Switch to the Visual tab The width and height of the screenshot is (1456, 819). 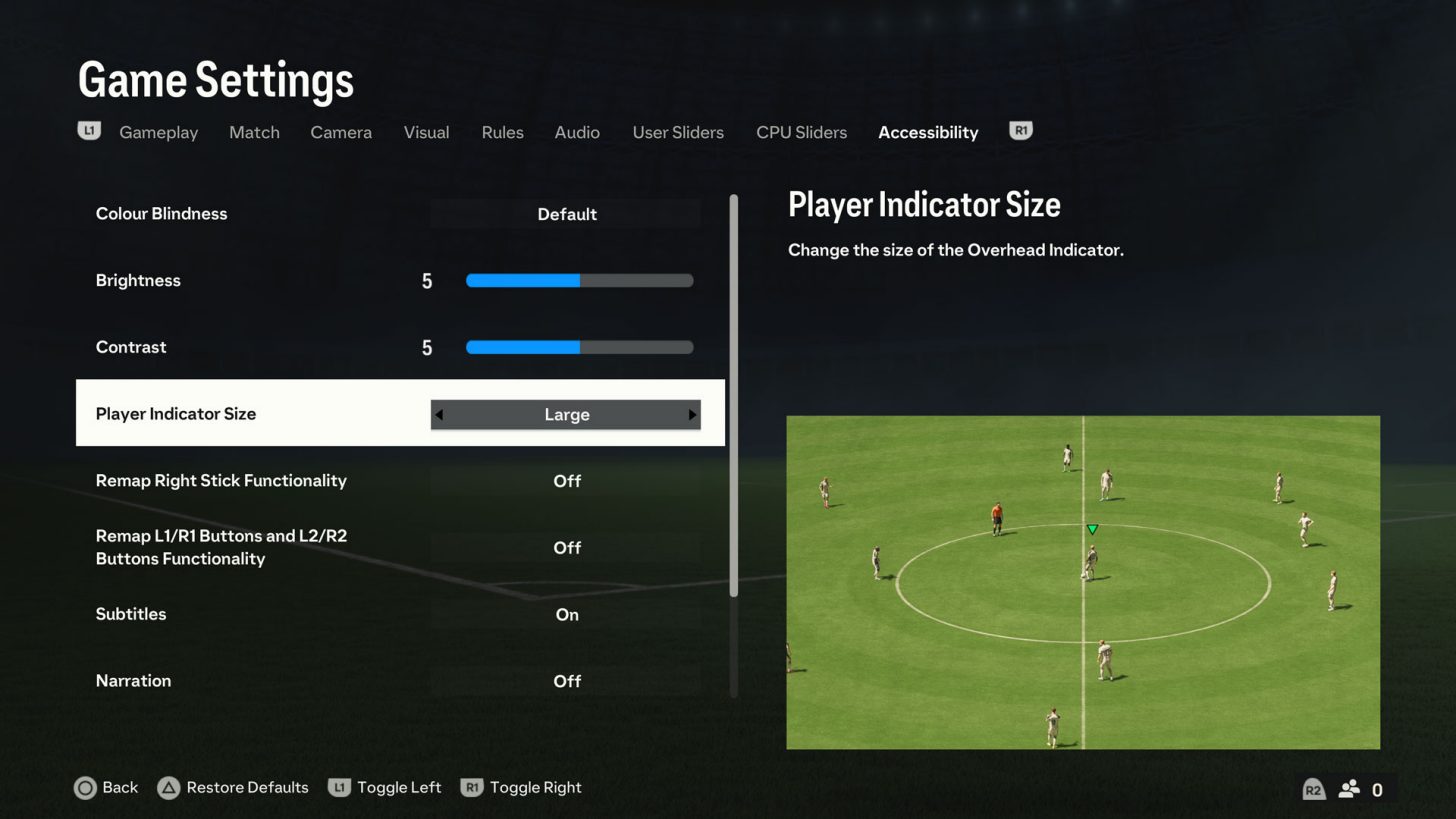click(x=426, y=132)
